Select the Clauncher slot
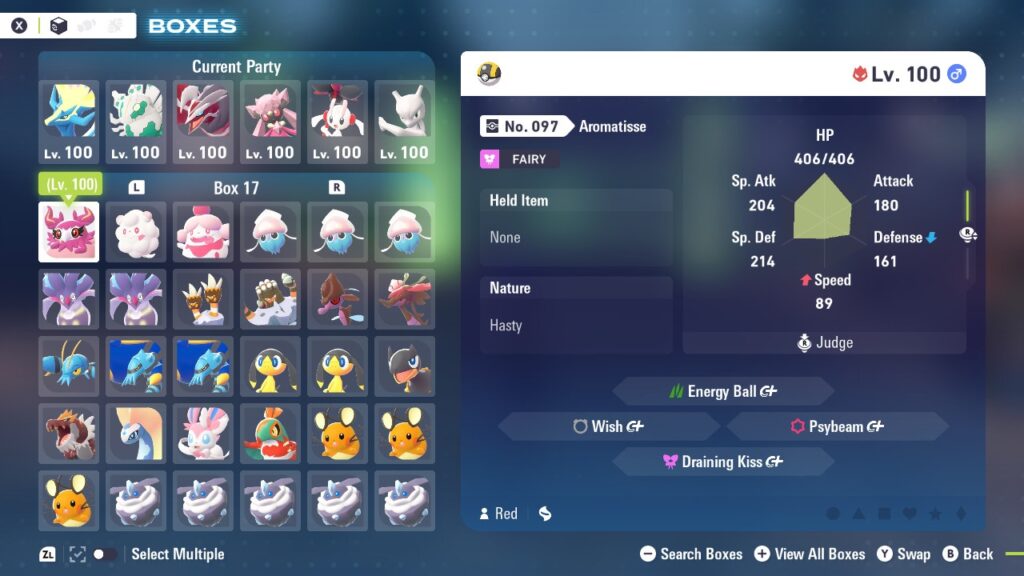 click(69, 365)
